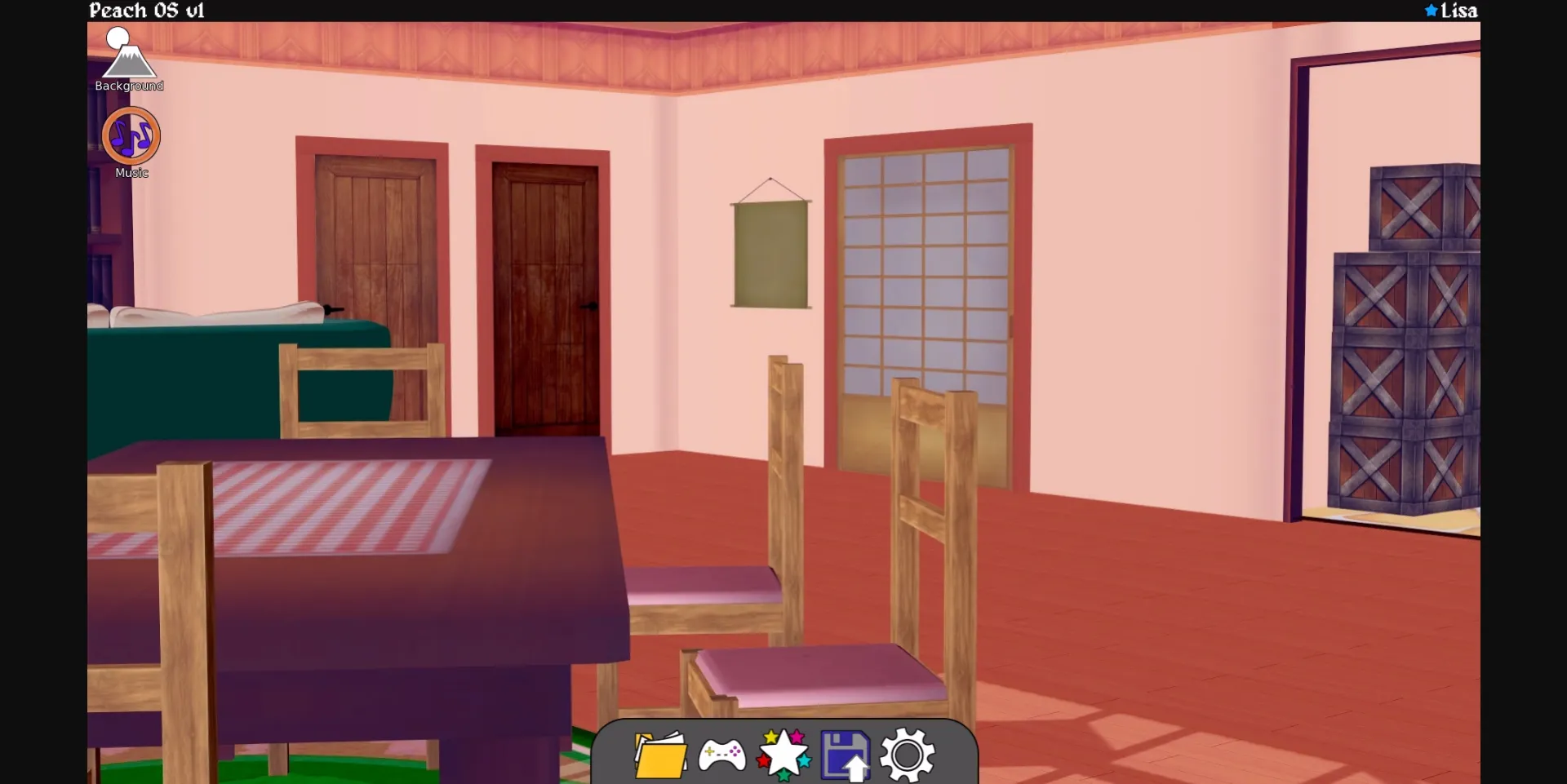Click the blue star beside Lisa's name

(x=1430, y=11)
